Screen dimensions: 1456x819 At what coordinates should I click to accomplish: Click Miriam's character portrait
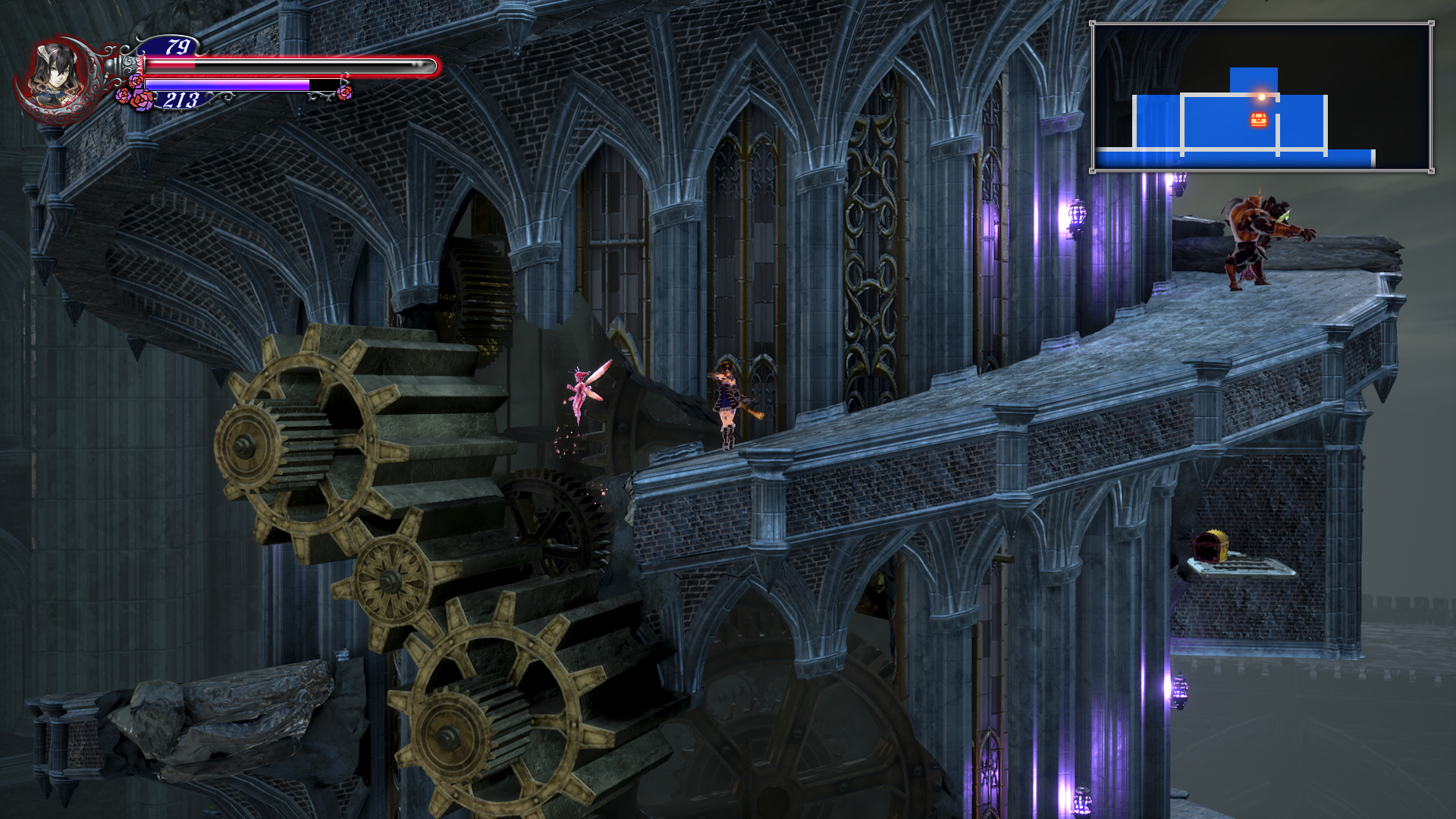tap(57, 77)
